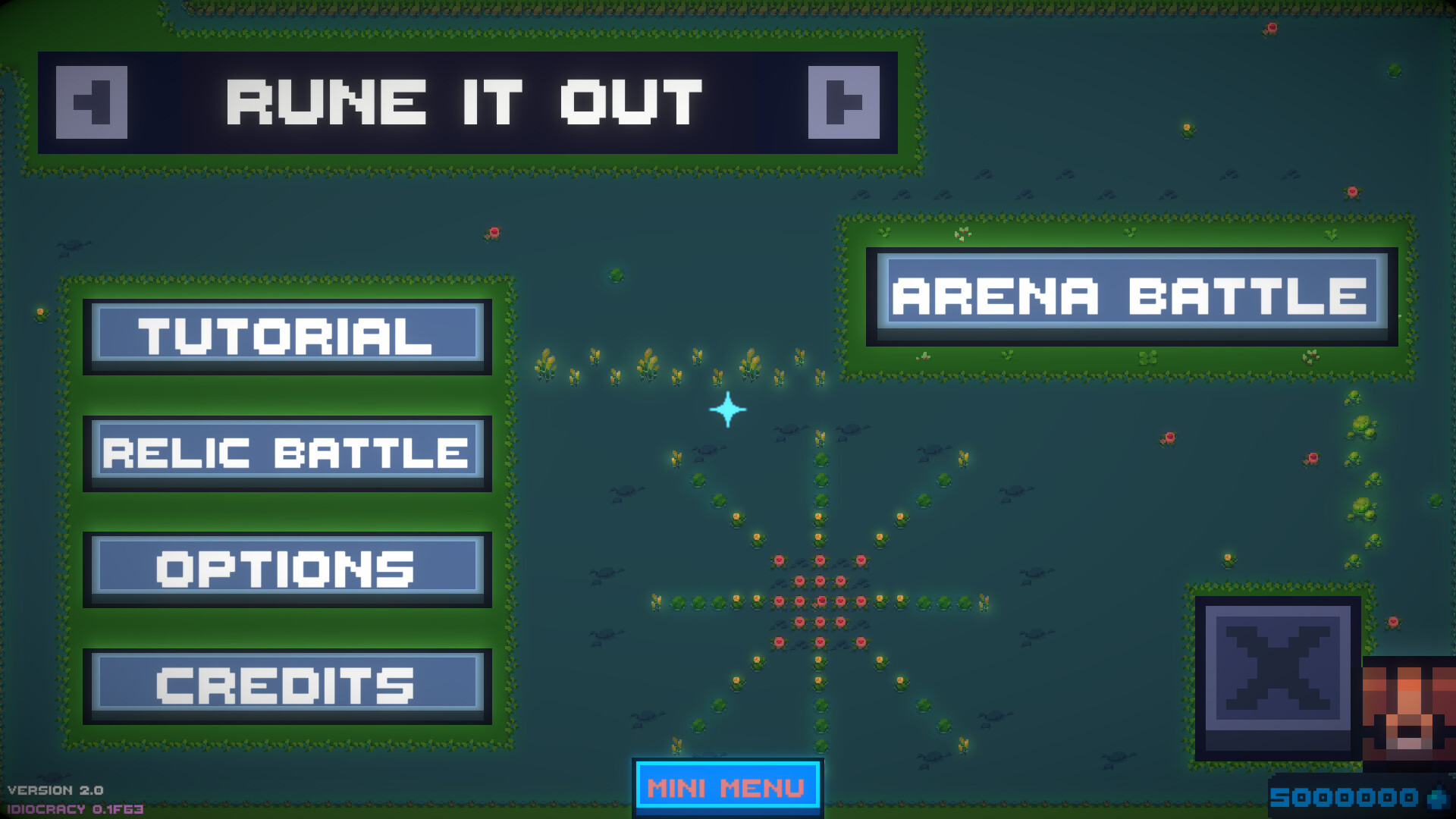The height and width of the screenshot is (819, 1456).
Task: Open the Mini Menu
Action: pyautogui.click(x=726, y=788)
